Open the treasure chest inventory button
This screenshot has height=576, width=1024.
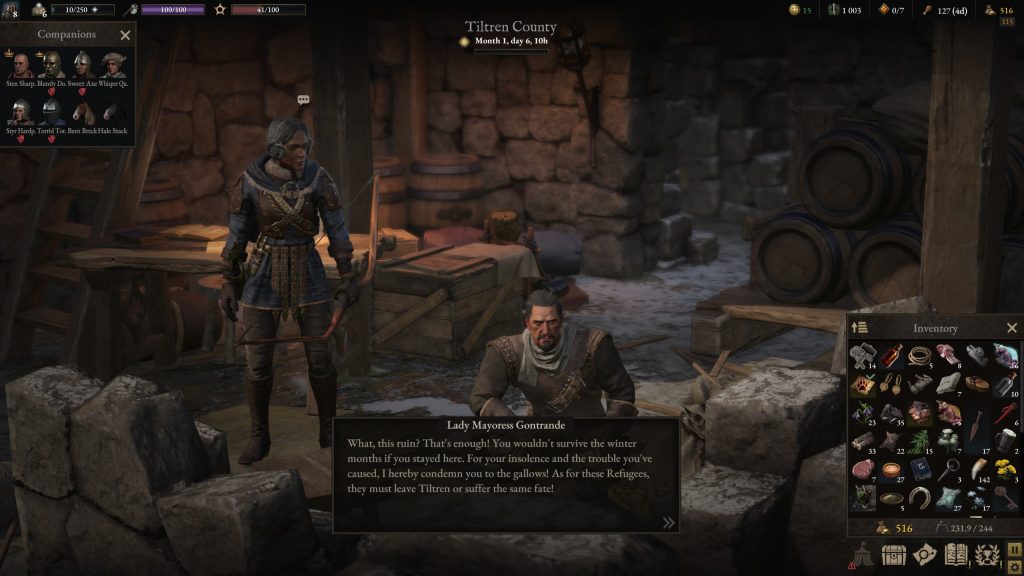point(893,555)
